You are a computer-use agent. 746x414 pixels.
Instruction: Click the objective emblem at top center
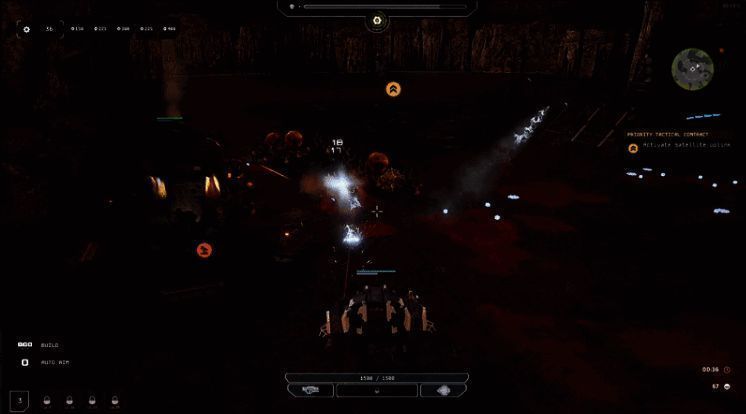pyautogui.click(x=377, y=19)
